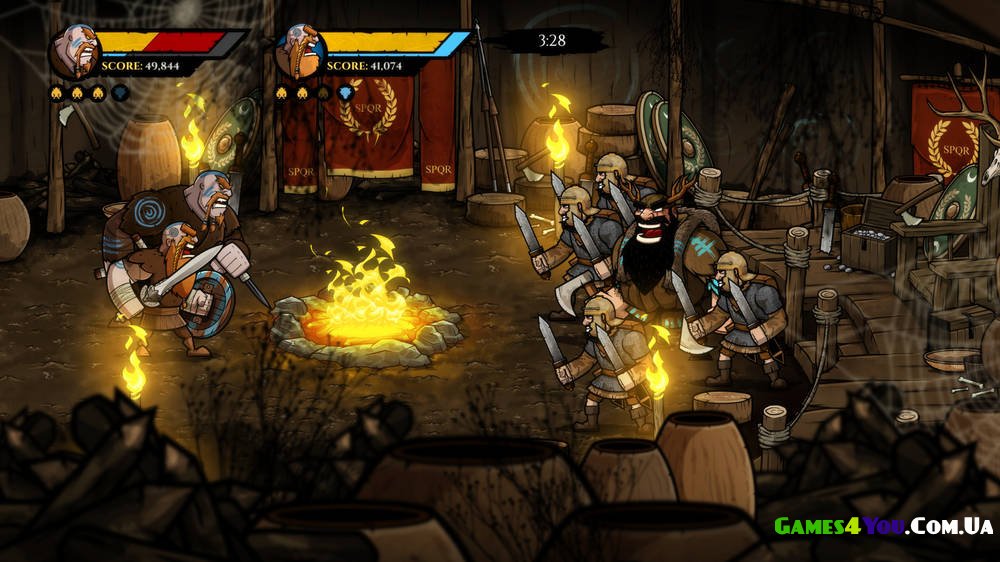Click the dimmed flame token under score 41,074
The image size is (1000, 562).
(x=323, y=93)
